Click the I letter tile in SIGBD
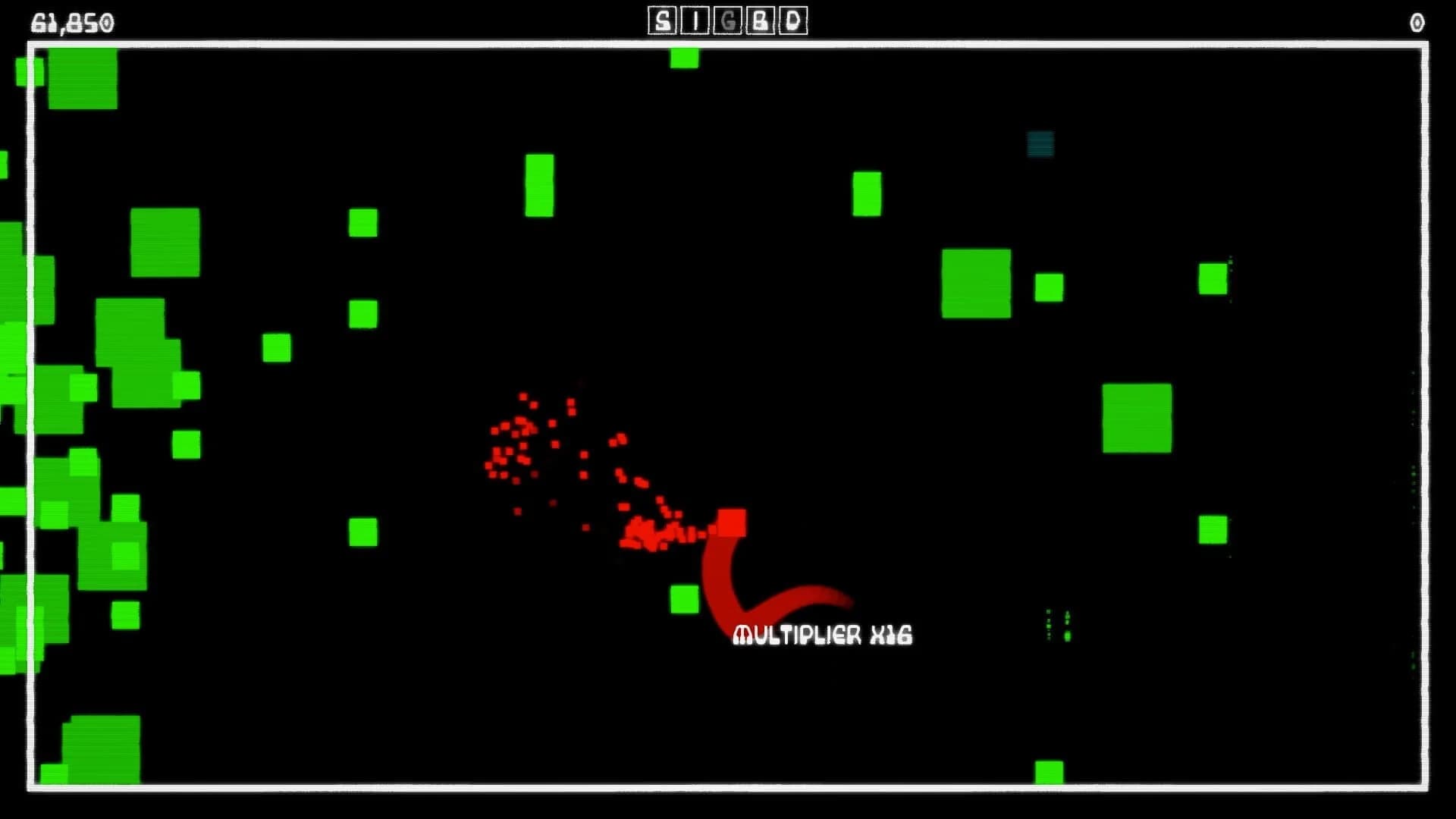This screenshot has width=1456, height=819. click(x=694, y=20)
